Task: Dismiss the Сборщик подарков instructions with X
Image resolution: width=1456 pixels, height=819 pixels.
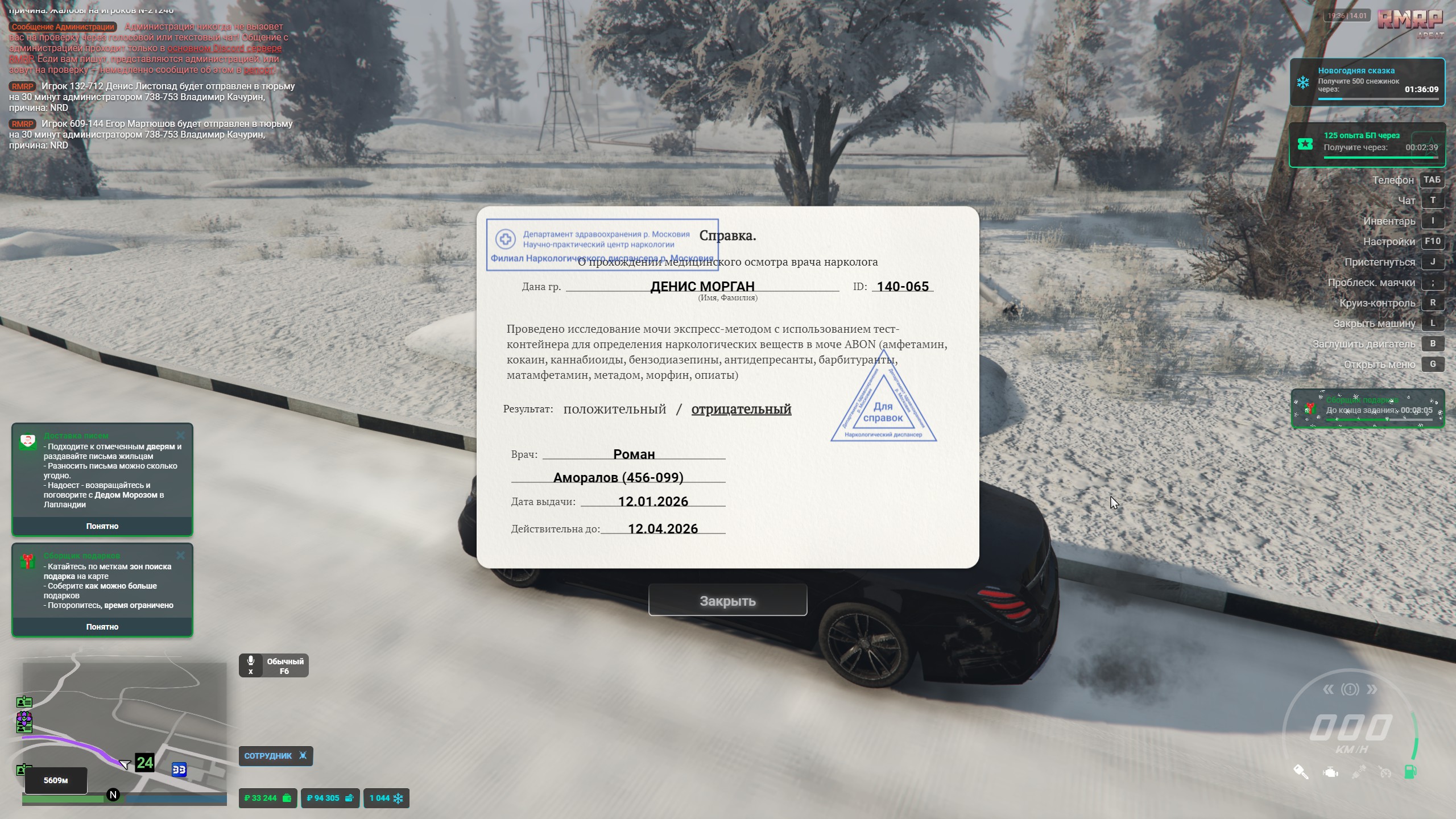Action: click(x=180, y=555)
